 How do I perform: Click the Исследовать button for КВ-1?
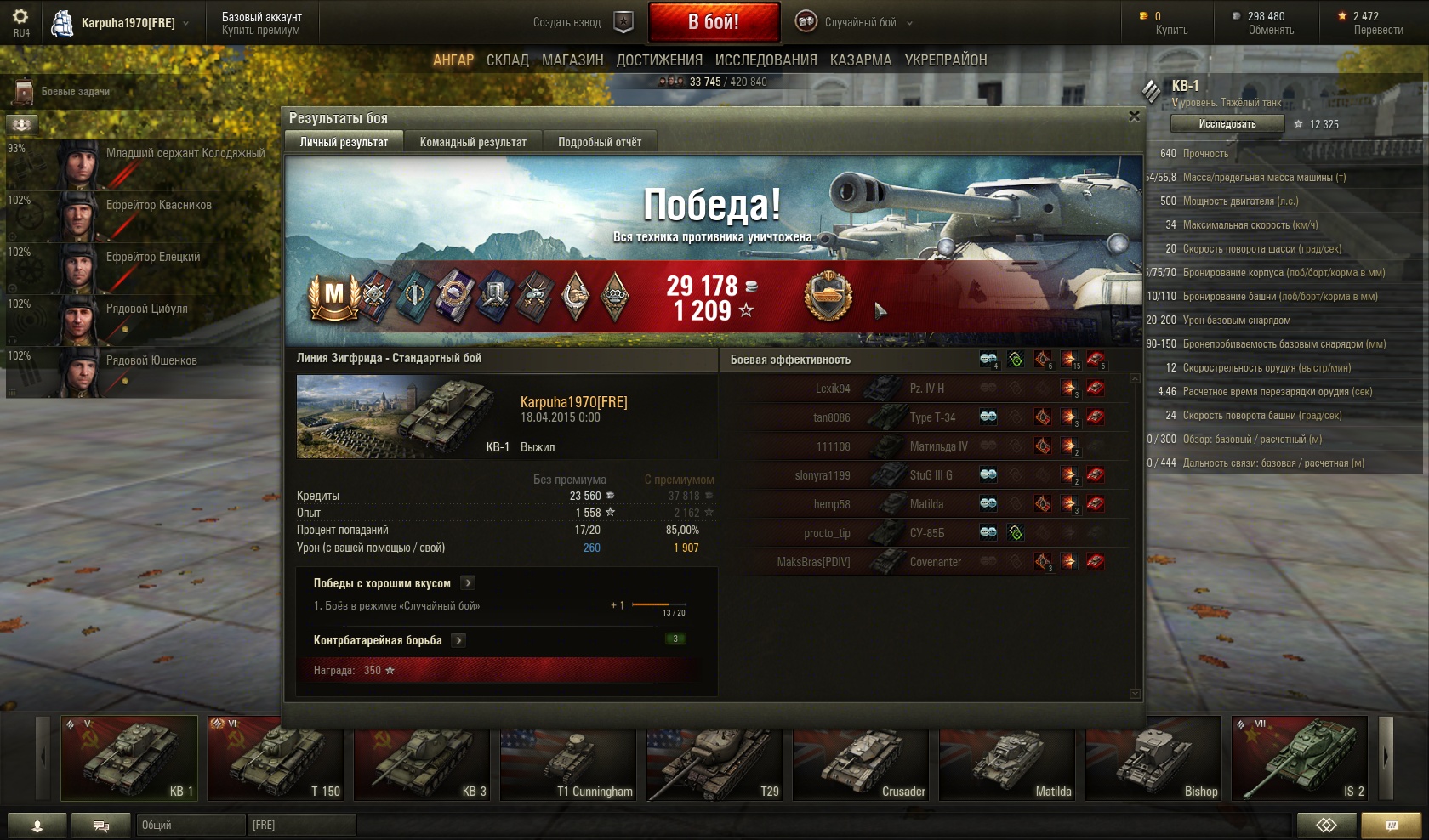click(1227, 124)
